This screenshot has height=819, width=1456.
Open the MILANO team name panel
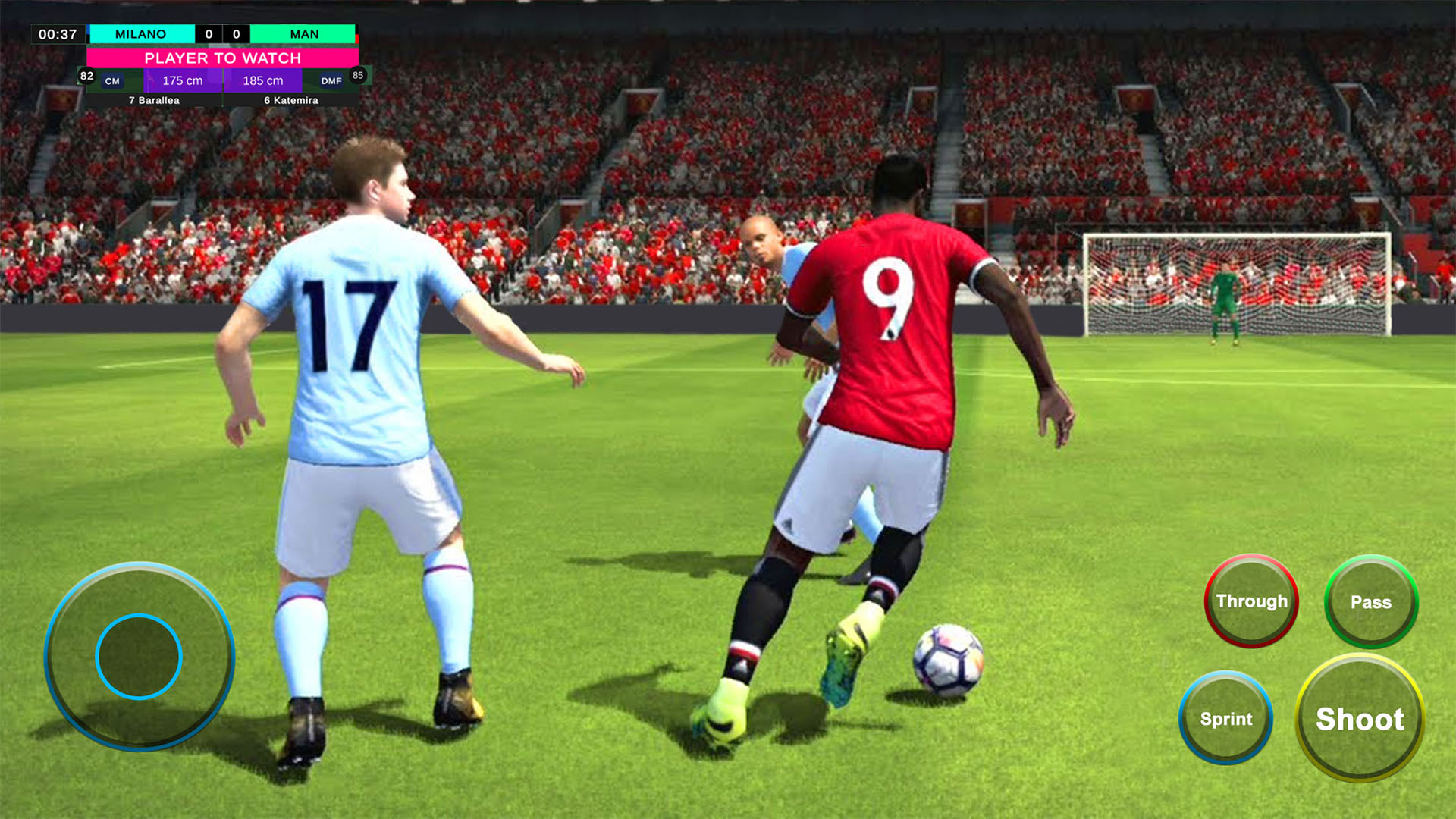pyautogui.click(x=141, y=34)
